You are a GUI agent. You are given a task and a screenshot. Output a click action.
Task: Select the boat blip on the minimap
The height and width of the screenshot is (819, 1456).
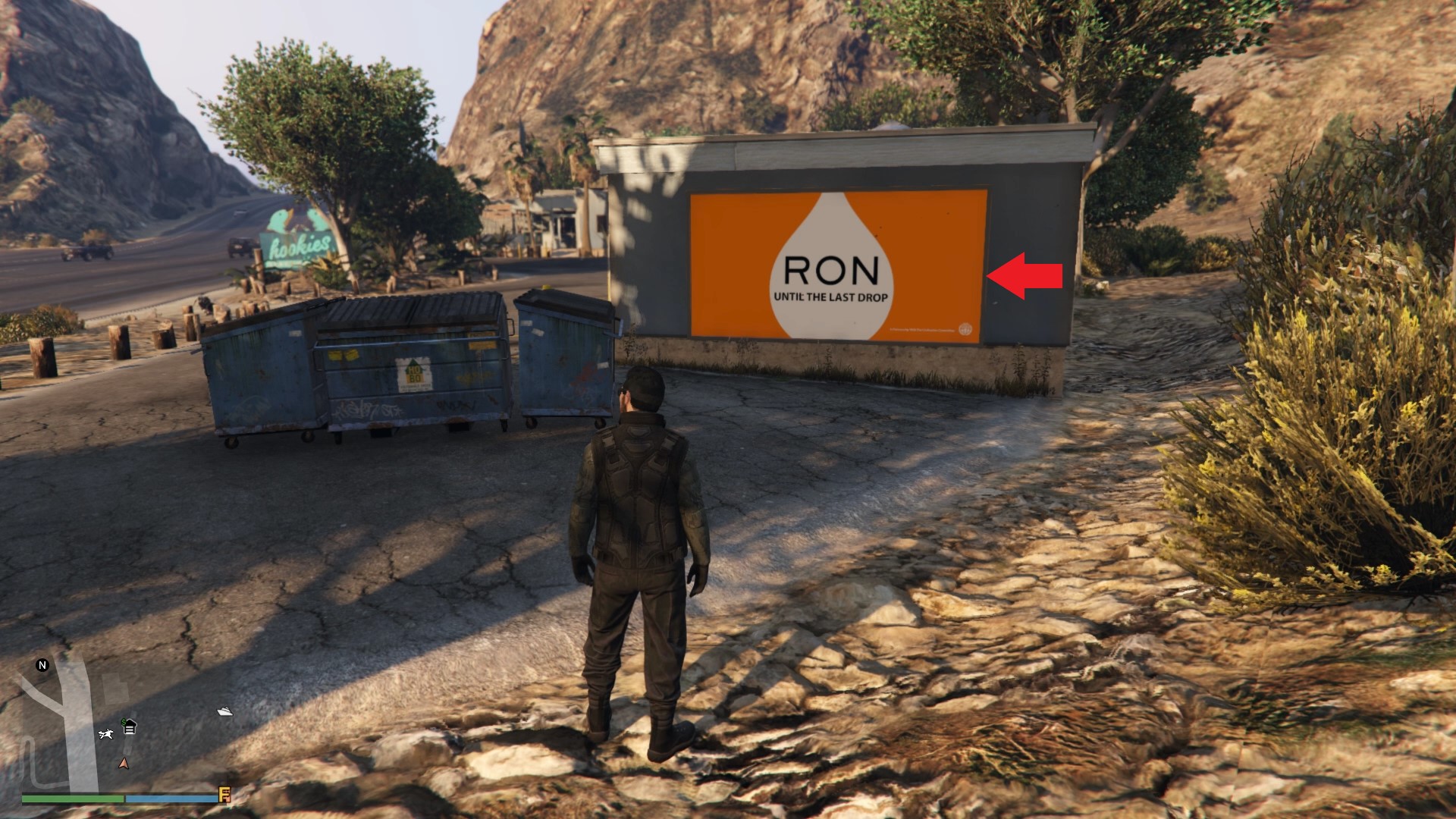[x=224, y=711]
